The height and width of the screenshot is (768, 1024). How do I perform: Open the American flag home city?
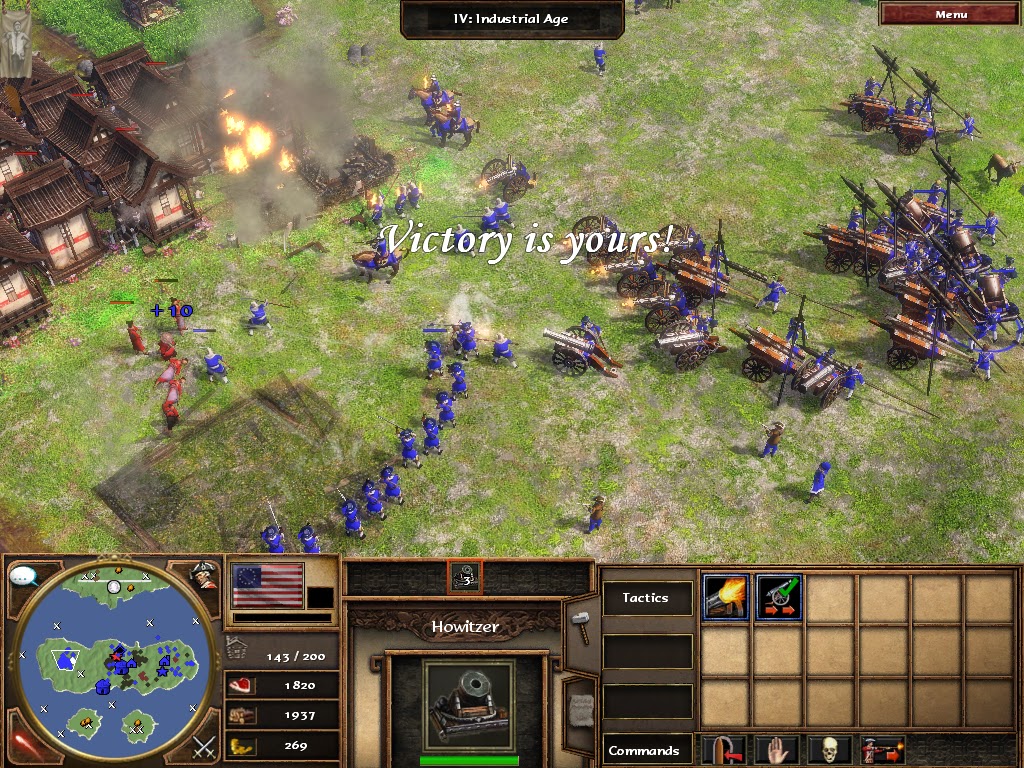point(267,585)
